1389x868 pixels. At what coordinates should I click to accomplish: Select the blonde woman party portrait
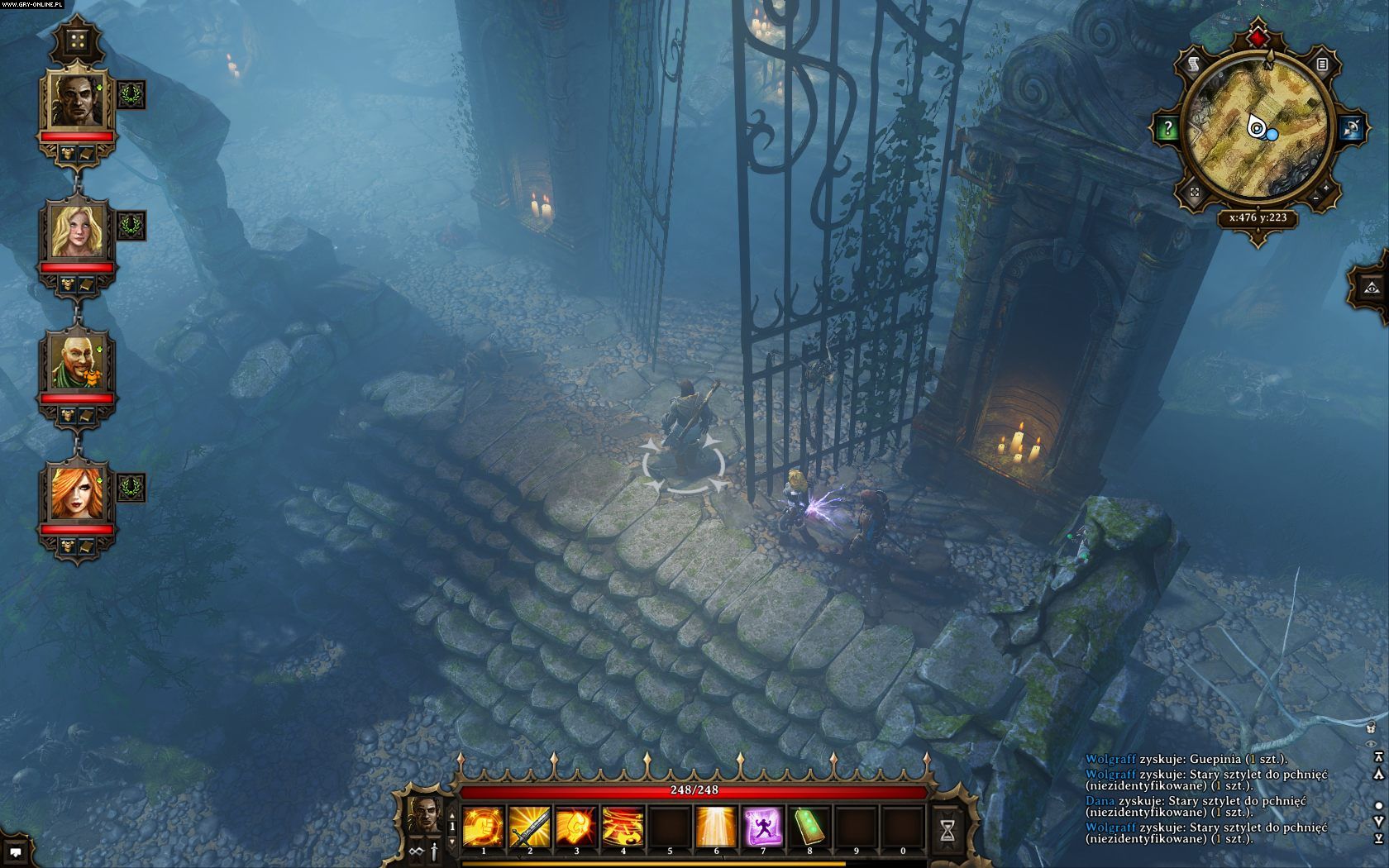(77, 230)
